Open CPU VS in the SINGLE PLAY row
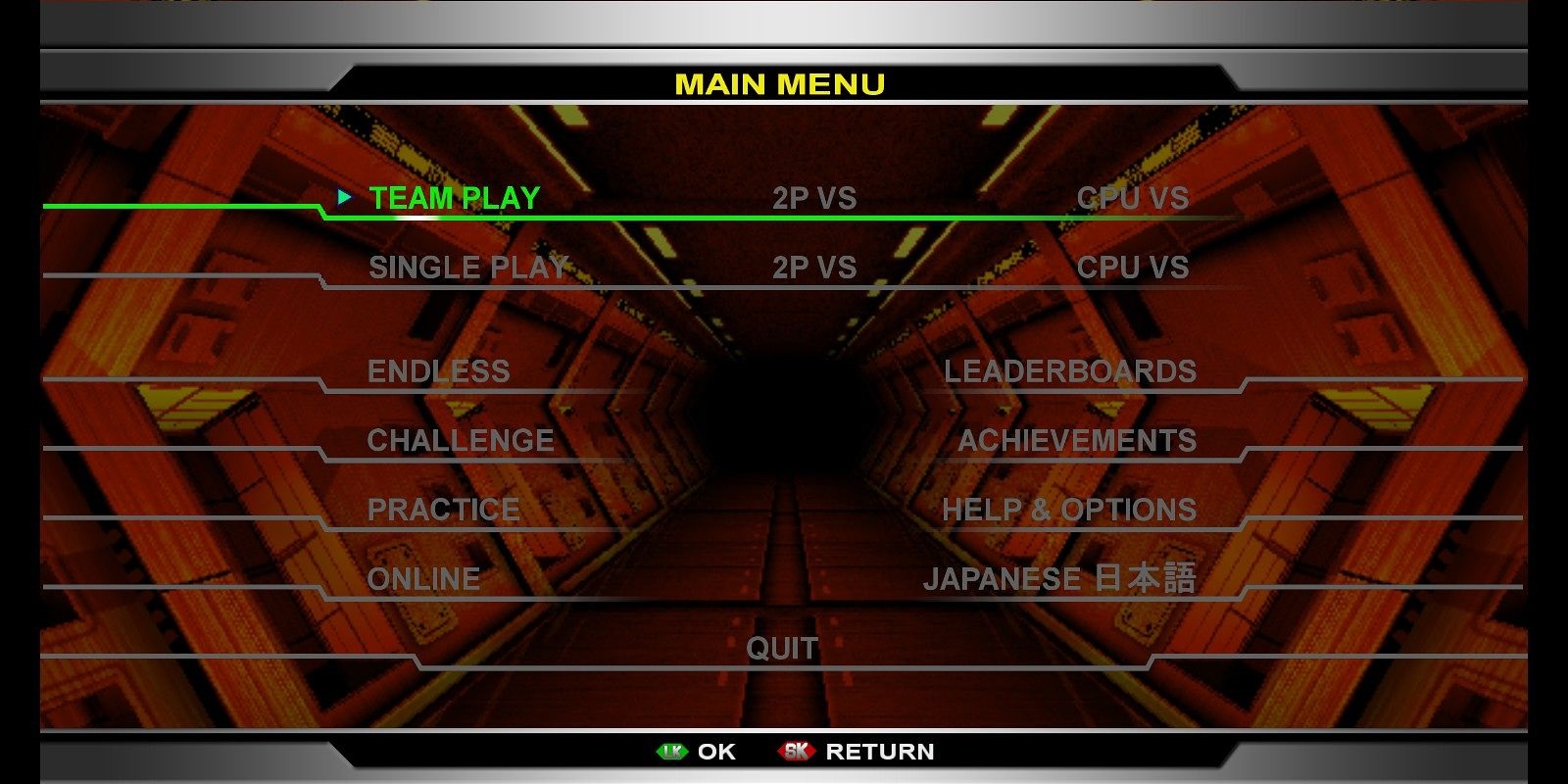This screenshot has width=1568, height=784. [x=1133, y=267]
